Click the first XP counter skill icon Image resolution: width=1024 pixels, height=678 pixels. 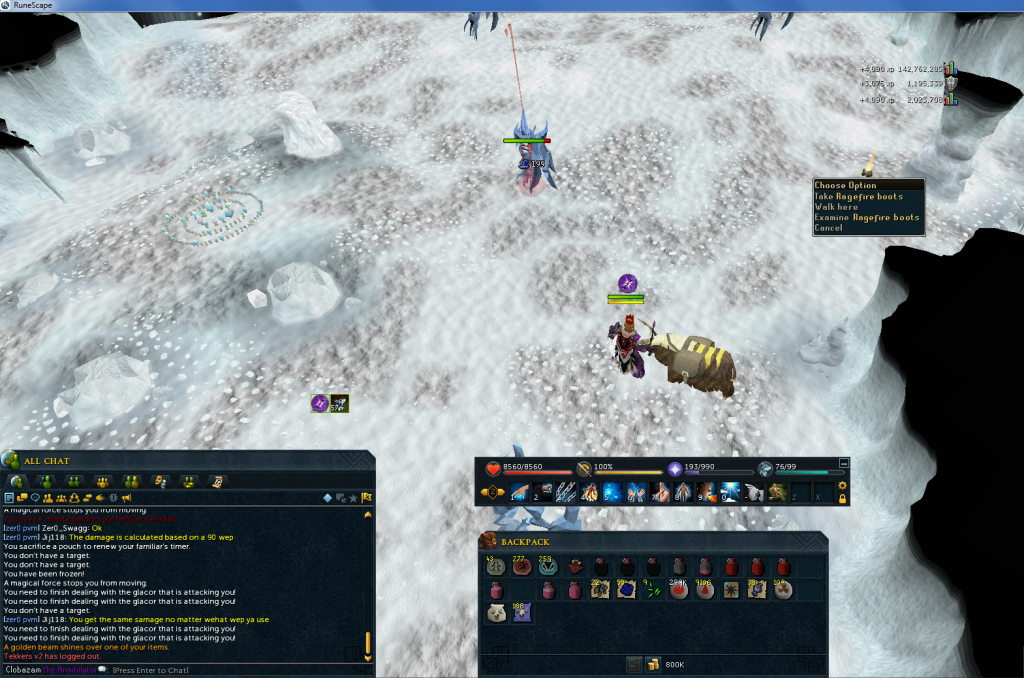[x=951, y=69]
